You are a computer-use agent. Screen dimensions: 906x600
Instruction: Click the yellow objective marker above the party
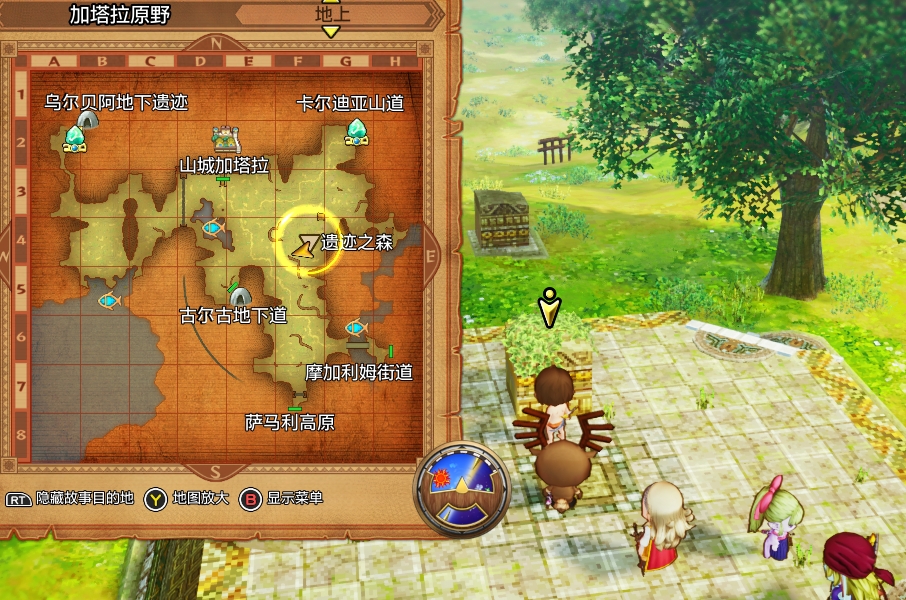click(x=548, y=309)
